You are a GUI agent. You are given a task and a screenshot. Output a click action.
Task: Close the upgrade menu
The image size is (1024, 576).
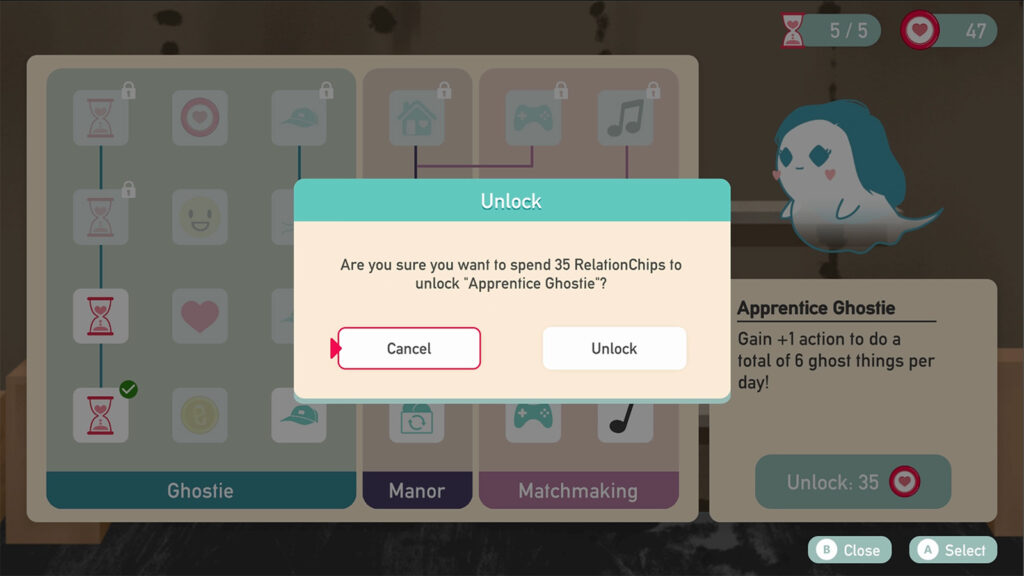(849, 550)
